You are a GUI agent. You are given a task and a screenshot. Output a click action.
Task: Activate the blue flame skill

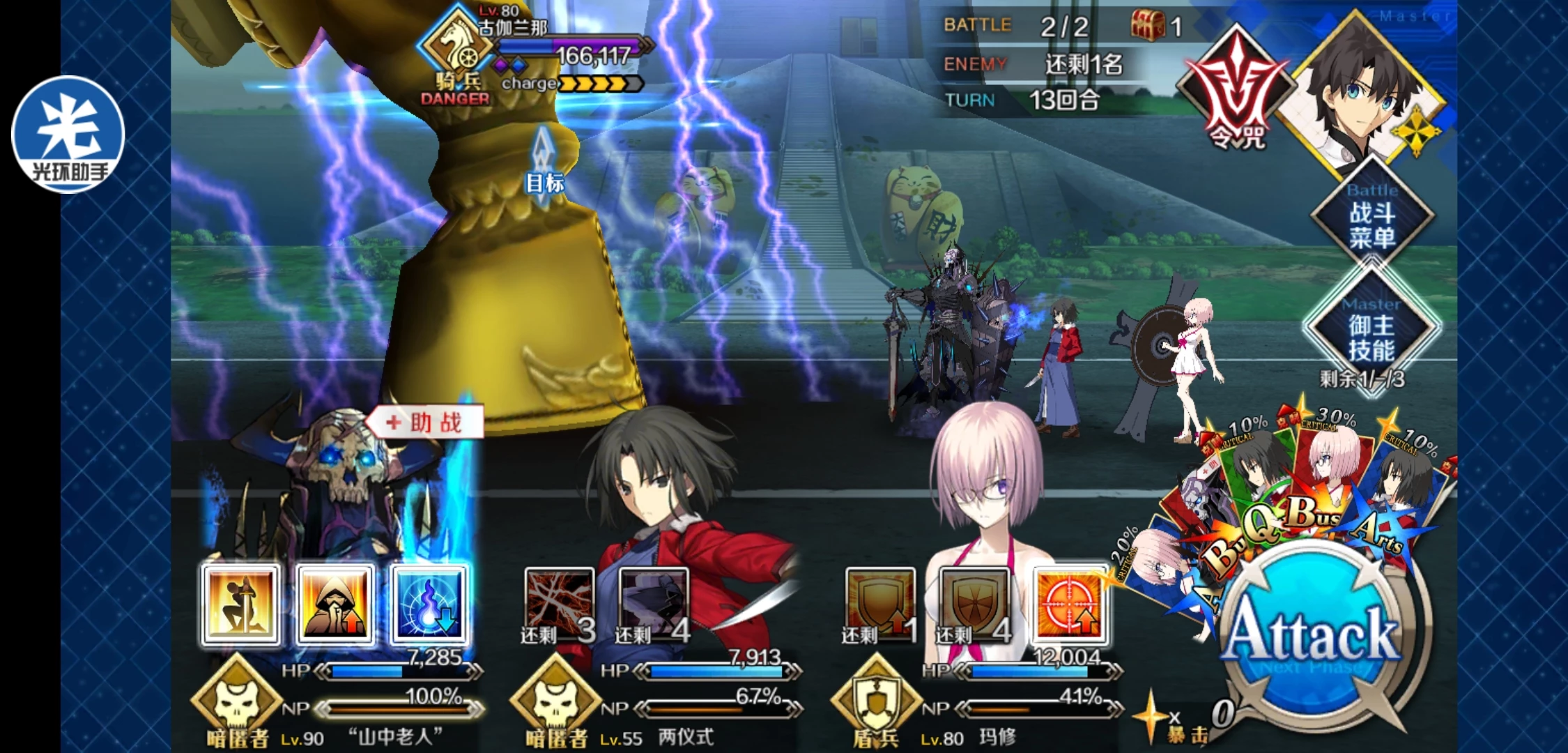[429, 605]
